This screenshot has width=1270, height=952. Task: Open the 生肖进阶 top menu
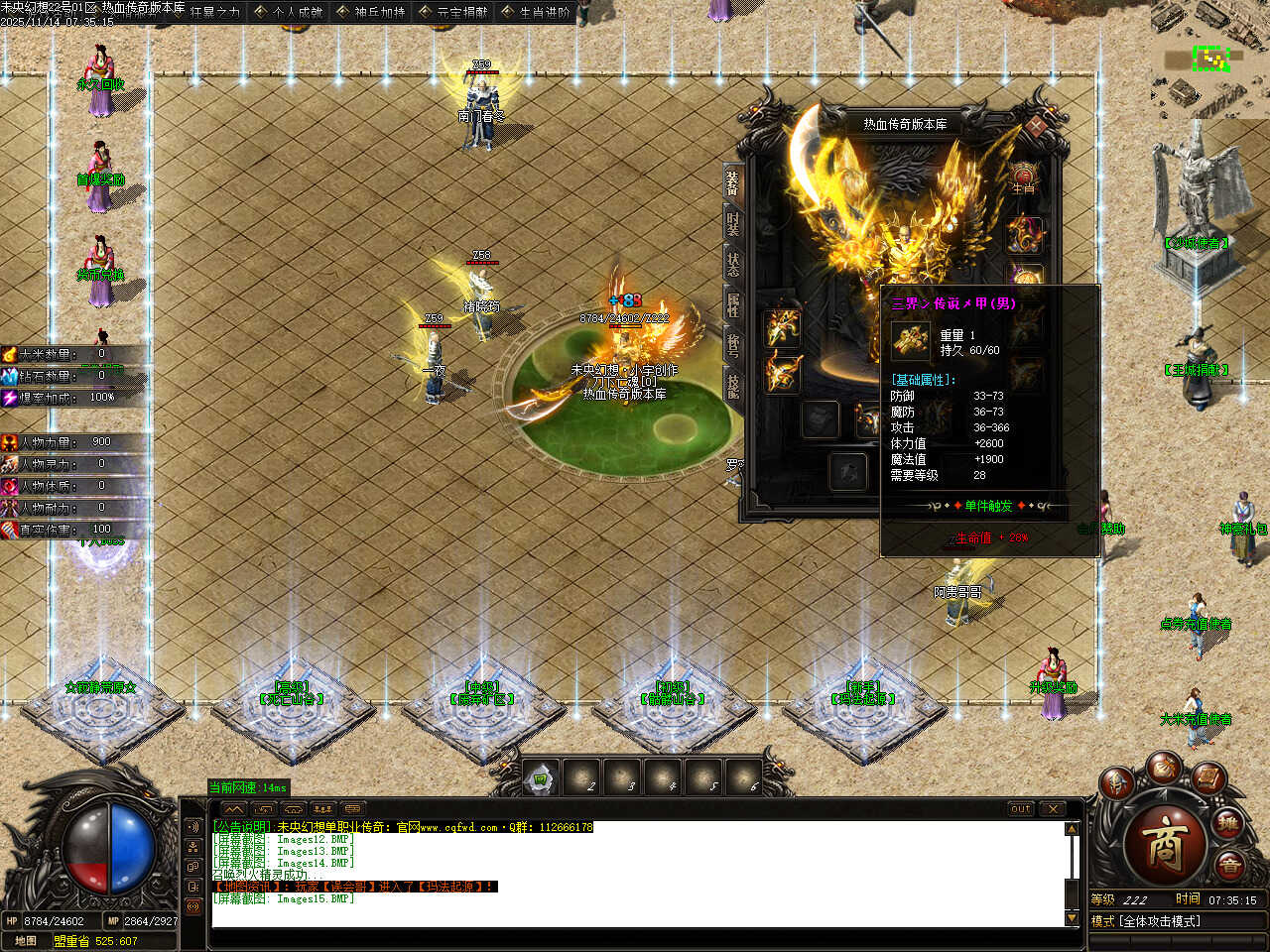click(537, 12)
